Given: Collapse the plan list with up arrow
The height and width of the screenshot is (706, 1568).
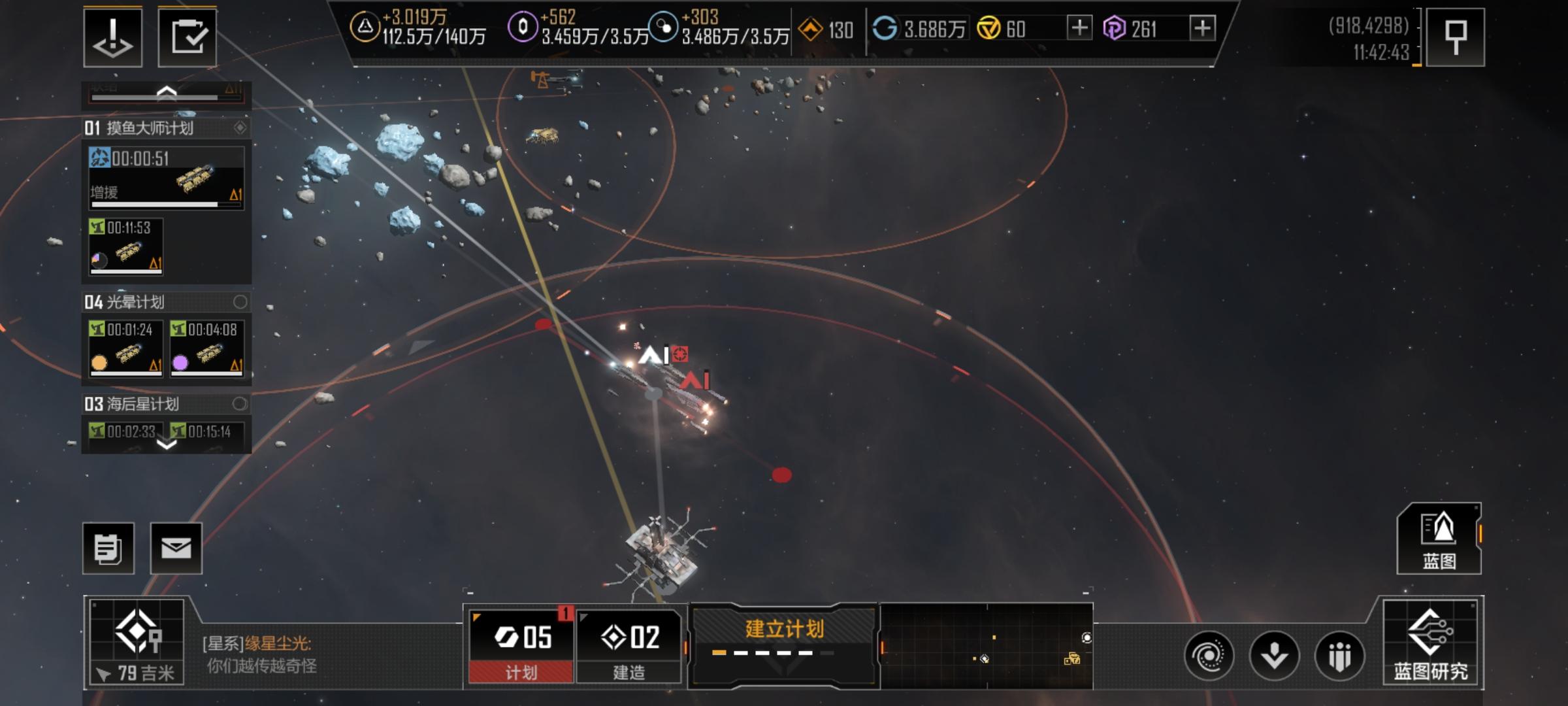Looking at the screenshot, I should pyautogui.click(x=167, y=93).
